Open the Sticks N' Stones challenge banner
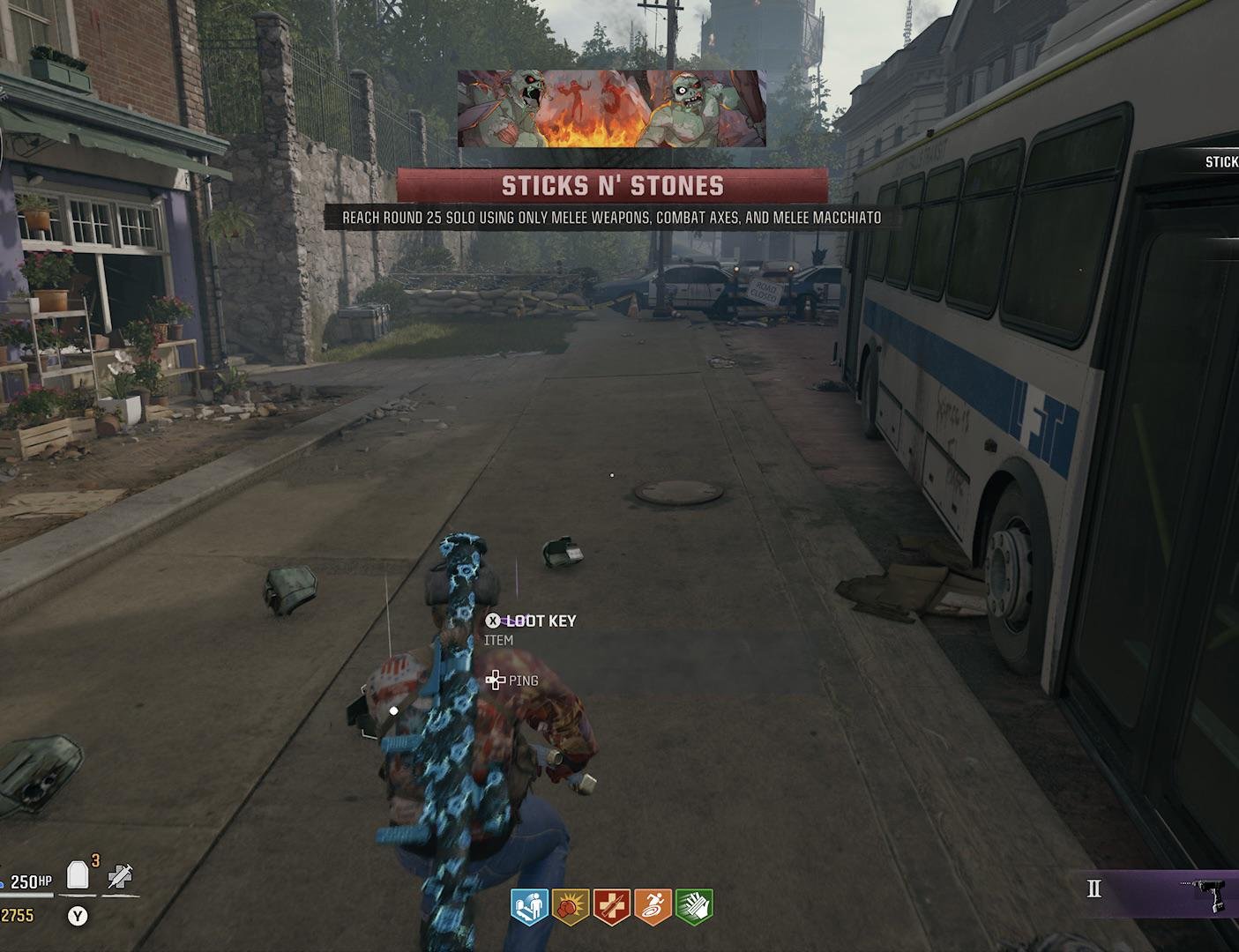This screenshot has width=1239, height=952. click(x=612, y=186)
